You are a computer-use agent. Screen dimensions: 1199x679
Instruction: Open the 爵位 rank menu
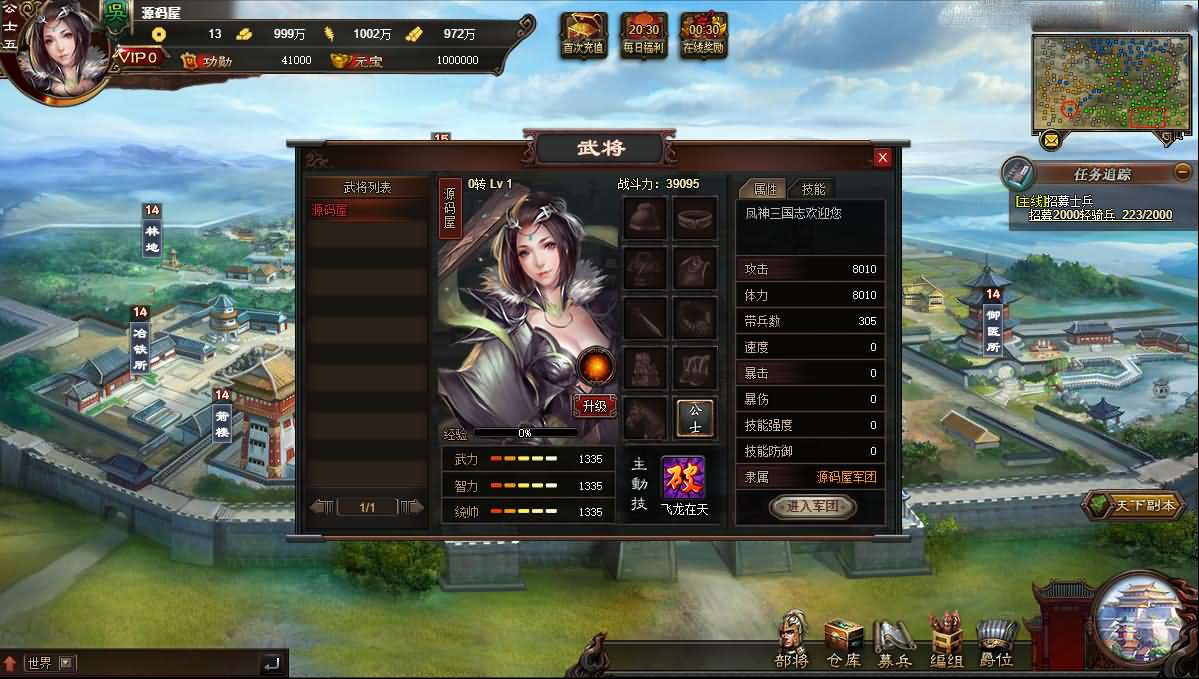coord(995,640)
